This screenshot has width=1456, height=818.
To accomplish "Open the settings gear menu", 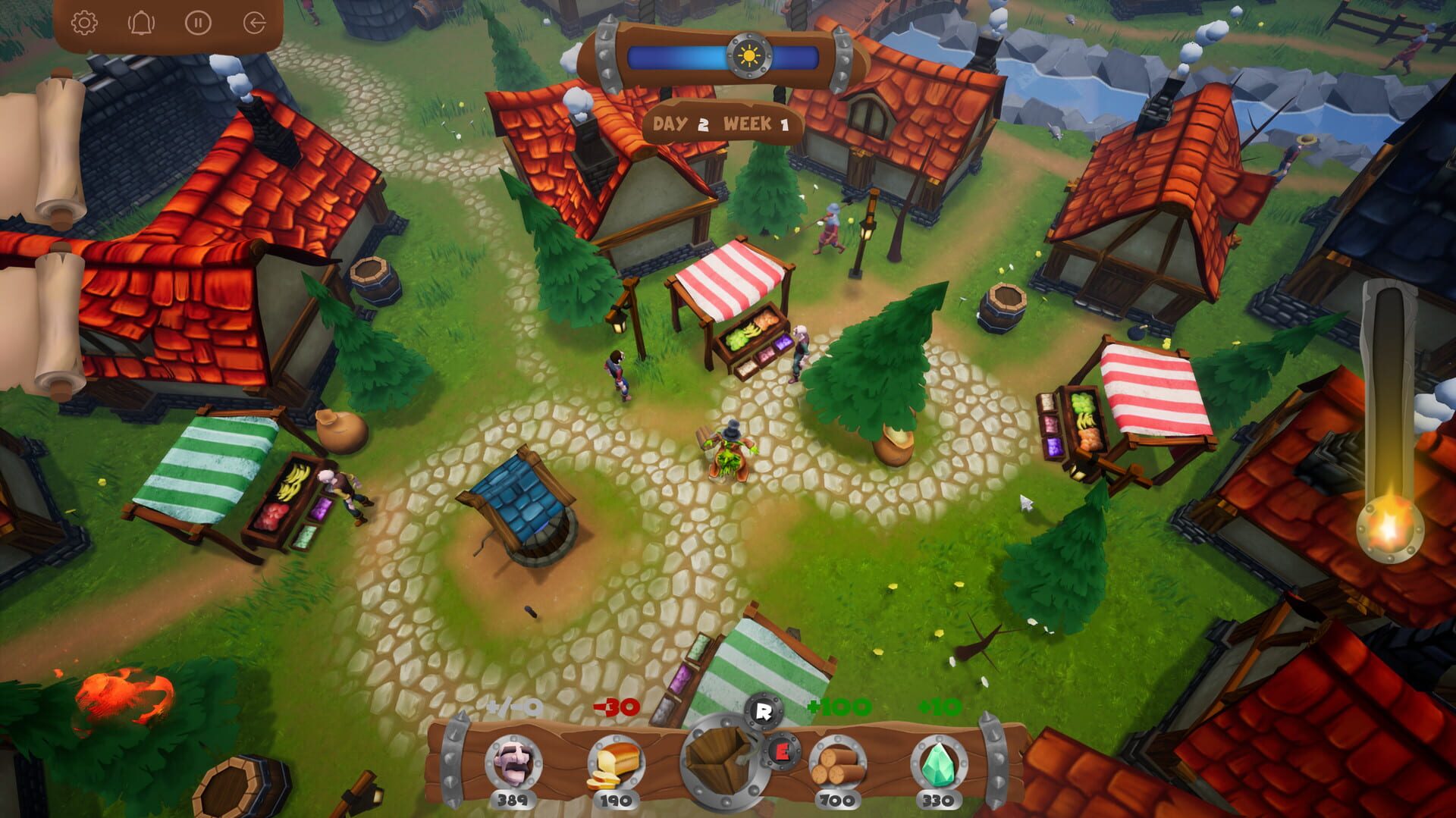I will tap(86, 22).
